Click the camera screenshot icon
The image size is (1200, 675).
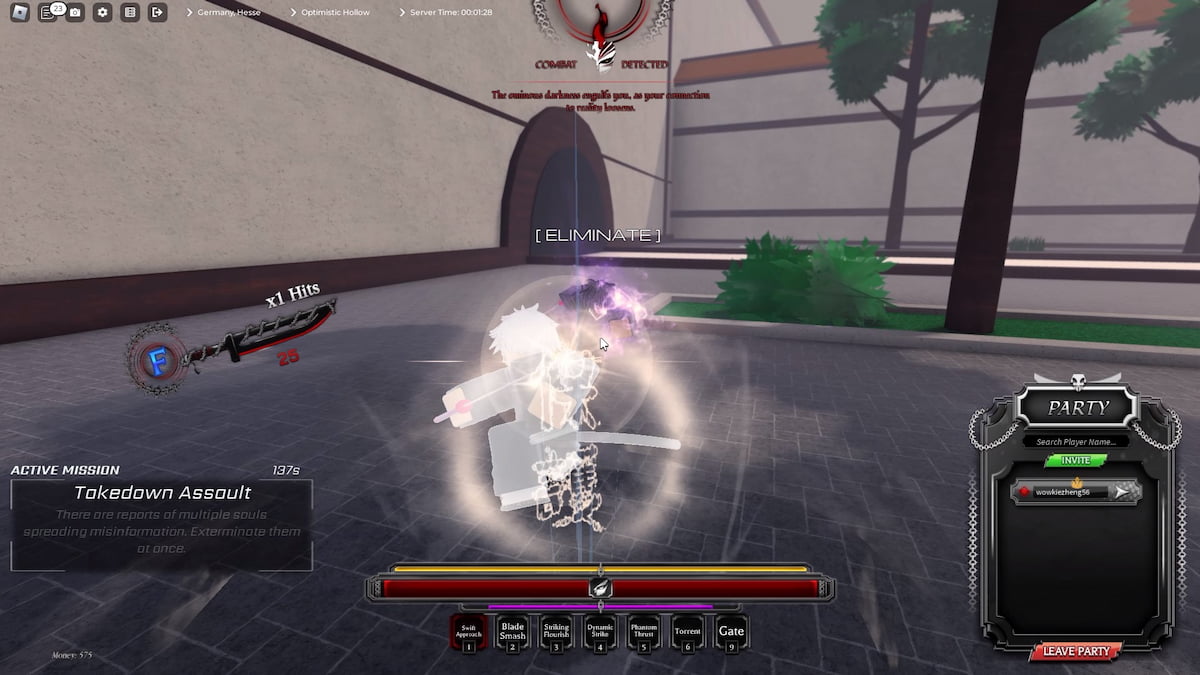(75, 13)
